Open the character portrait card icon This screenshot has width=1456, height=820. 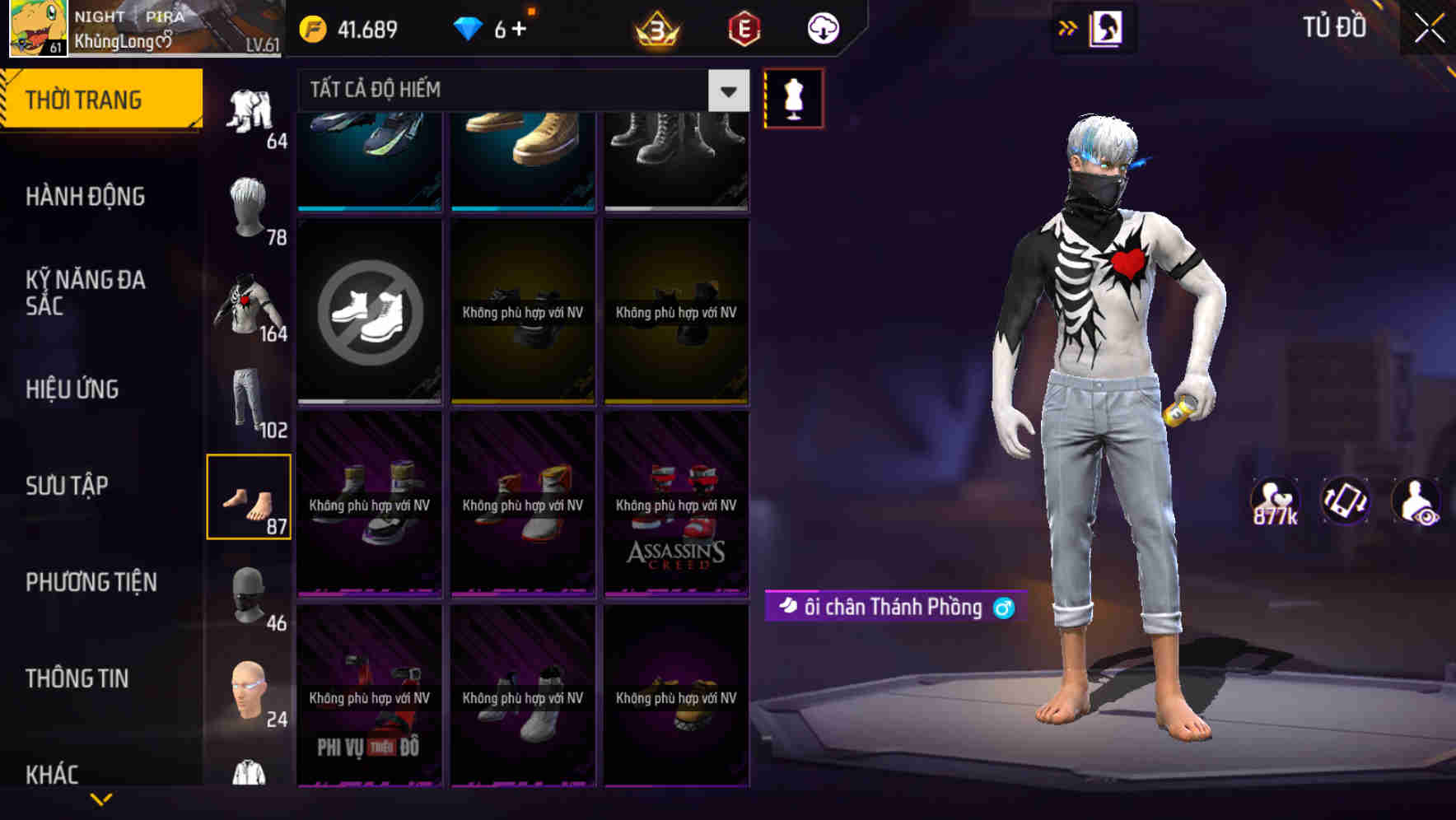[1108, 27]
